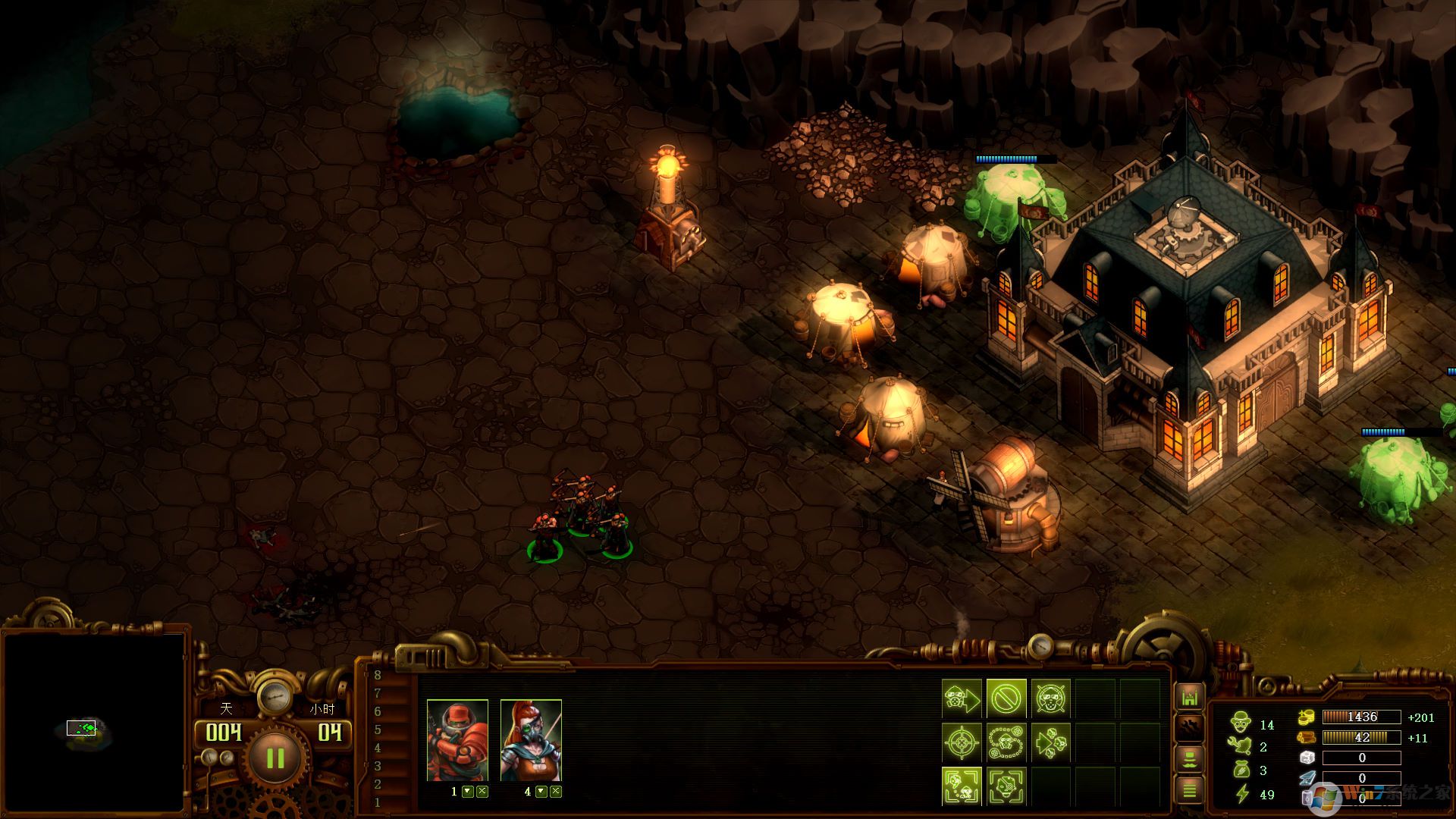Click the minimap to move the camera
The height and width of the screenshot is (819, 1456).
(x=93, y=724)
